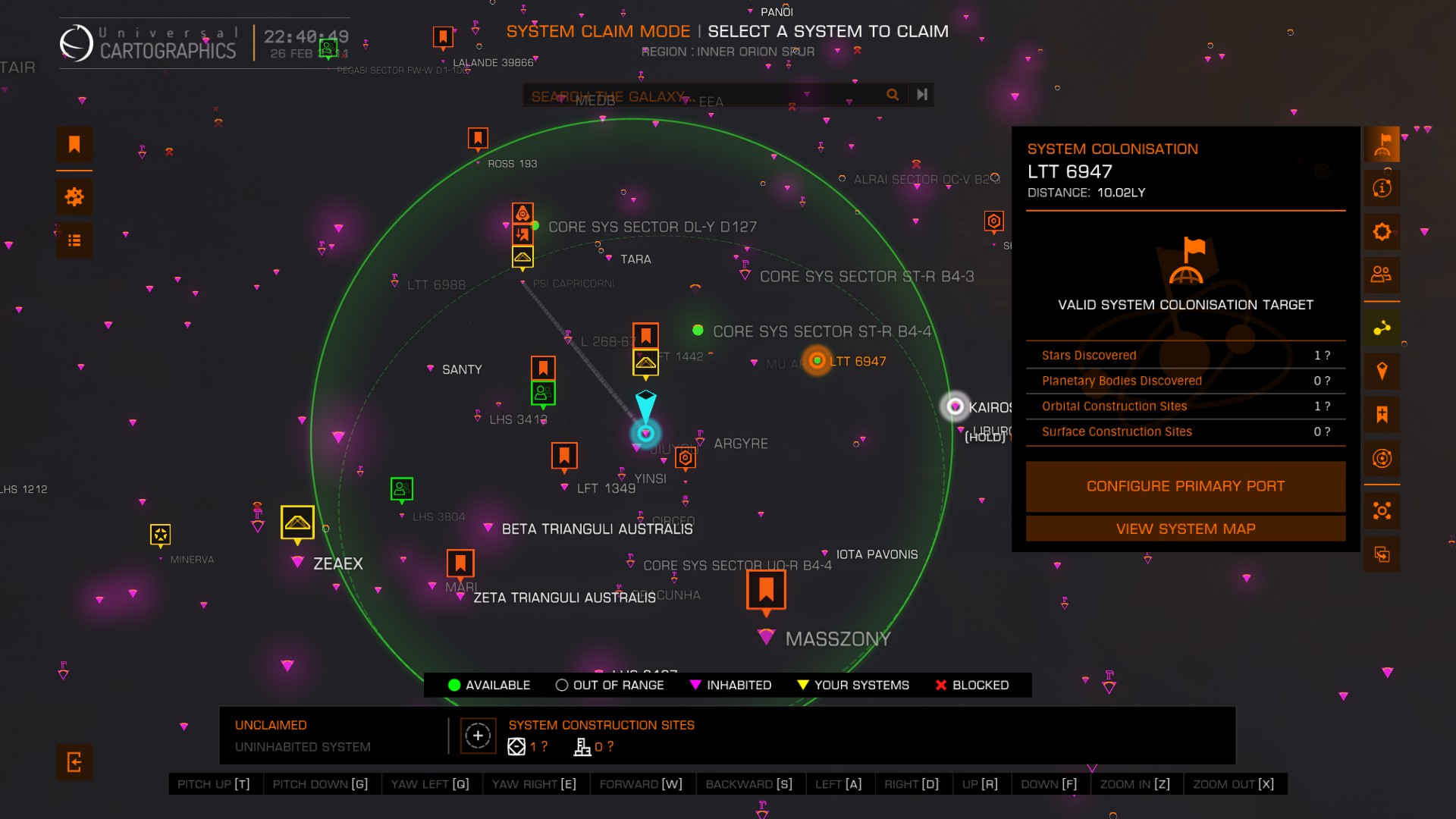
Task: Open the bookmarks panel on left sidebar
Action: pos(74,144)
